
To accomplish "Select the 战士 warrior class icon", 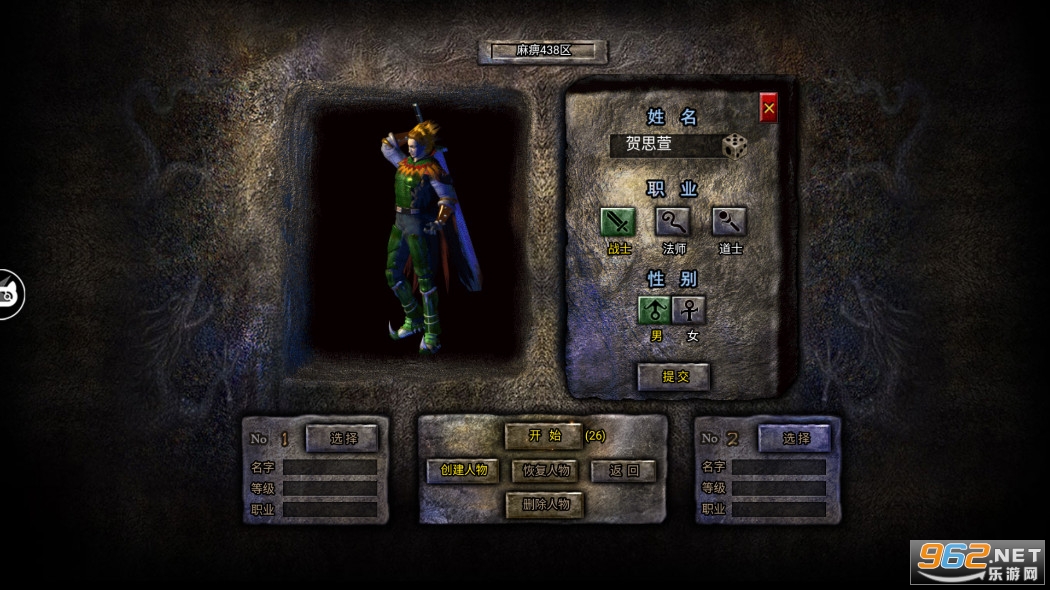I will pos(618,221).
